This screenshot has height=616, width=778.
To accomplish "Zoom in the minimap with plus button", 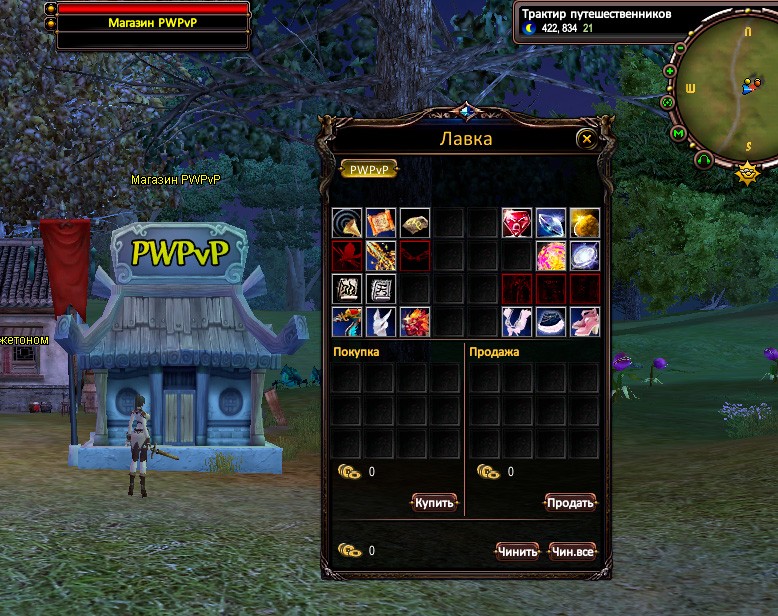I will click(x=669, y=71).
